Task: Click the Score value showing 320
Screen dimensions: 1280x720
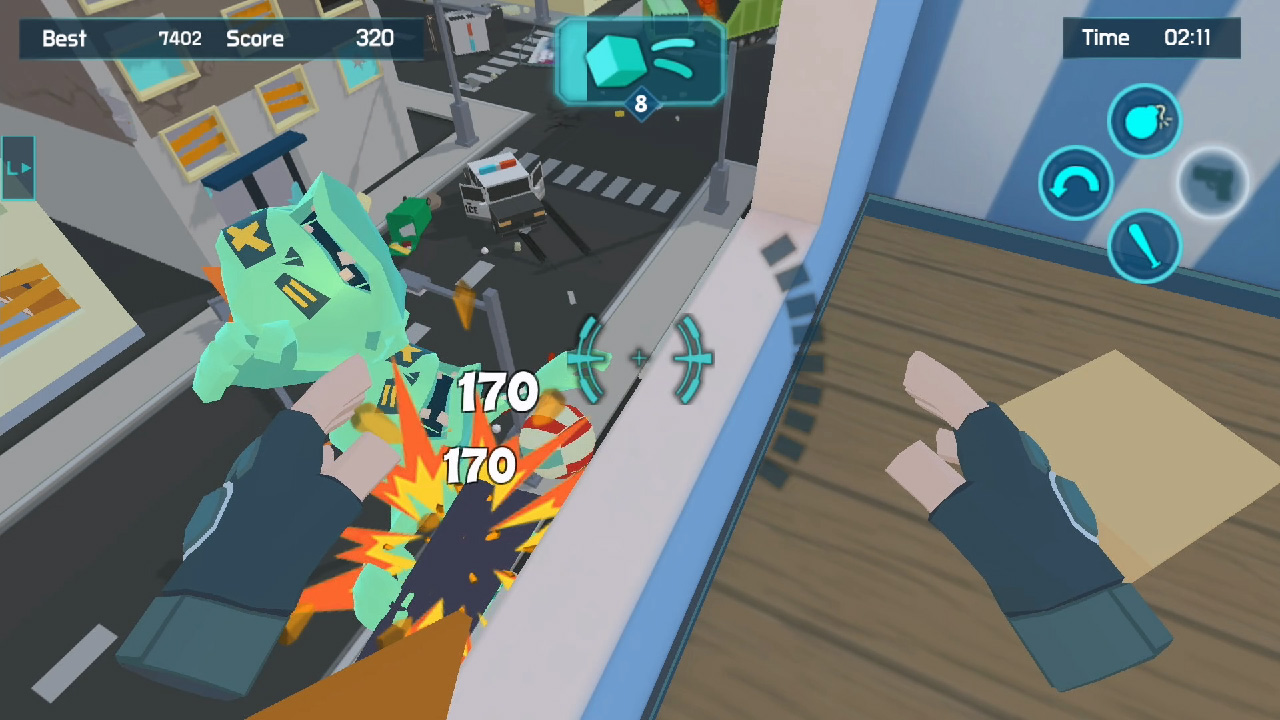Action: 374,40
